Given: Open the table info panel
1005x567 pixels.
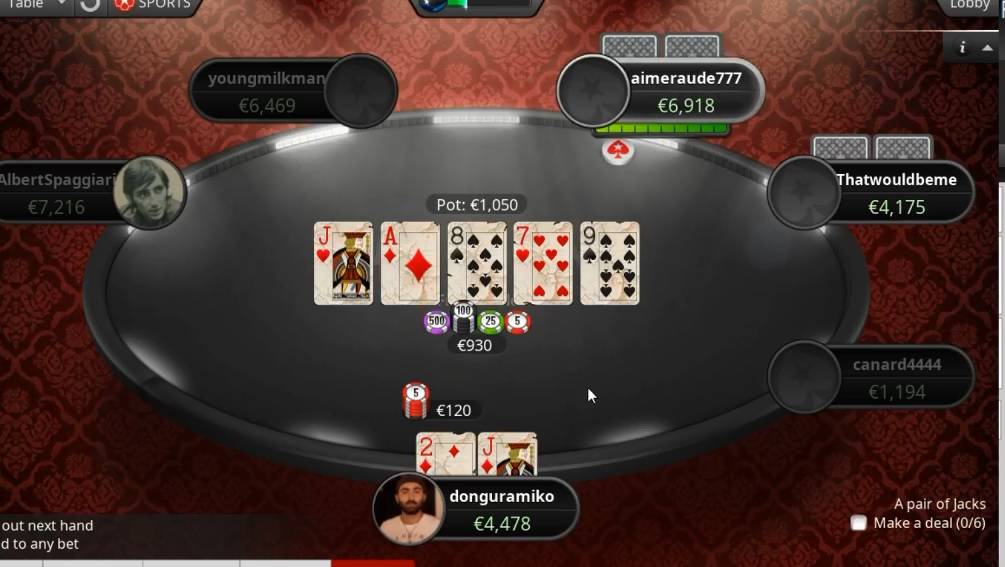Looking at the screenshot, I should tap(962, 47).
